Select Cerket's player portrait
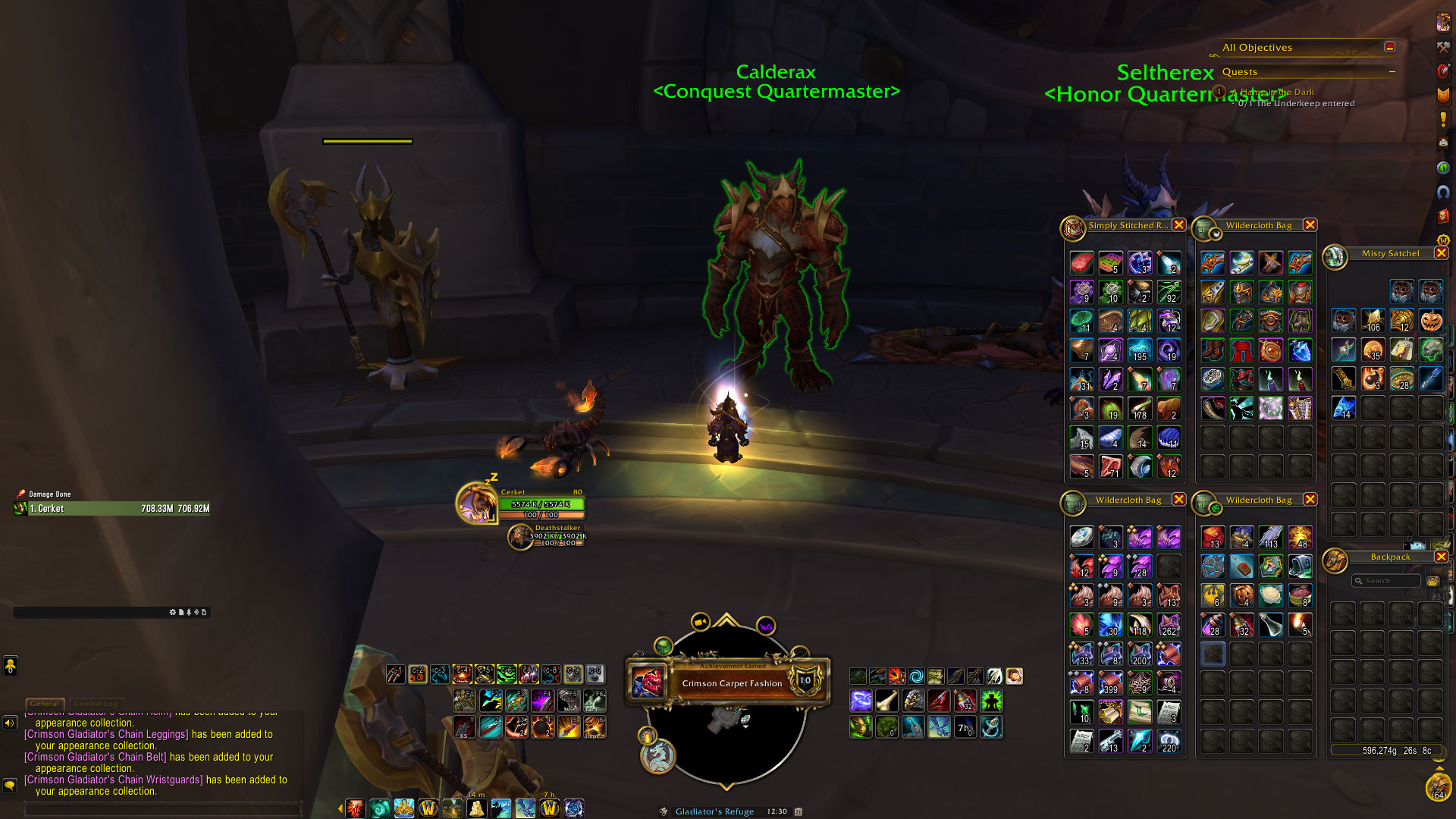This screenshot has height=819, width=1456. click(476, 502)
